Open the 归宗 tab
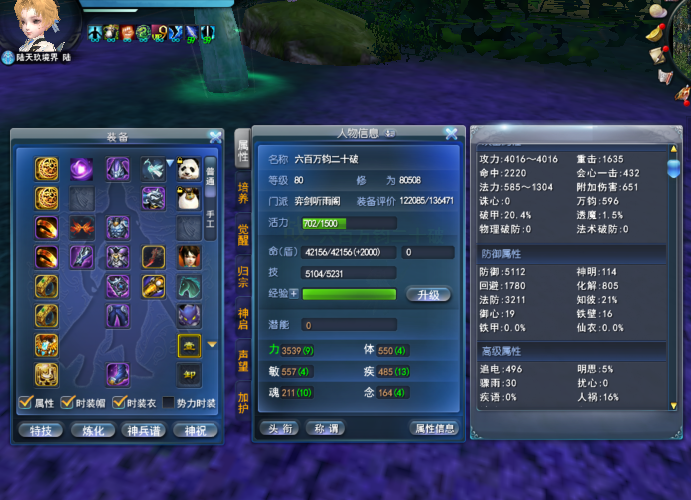The image size is (691, 500). [x=243, y=277]
